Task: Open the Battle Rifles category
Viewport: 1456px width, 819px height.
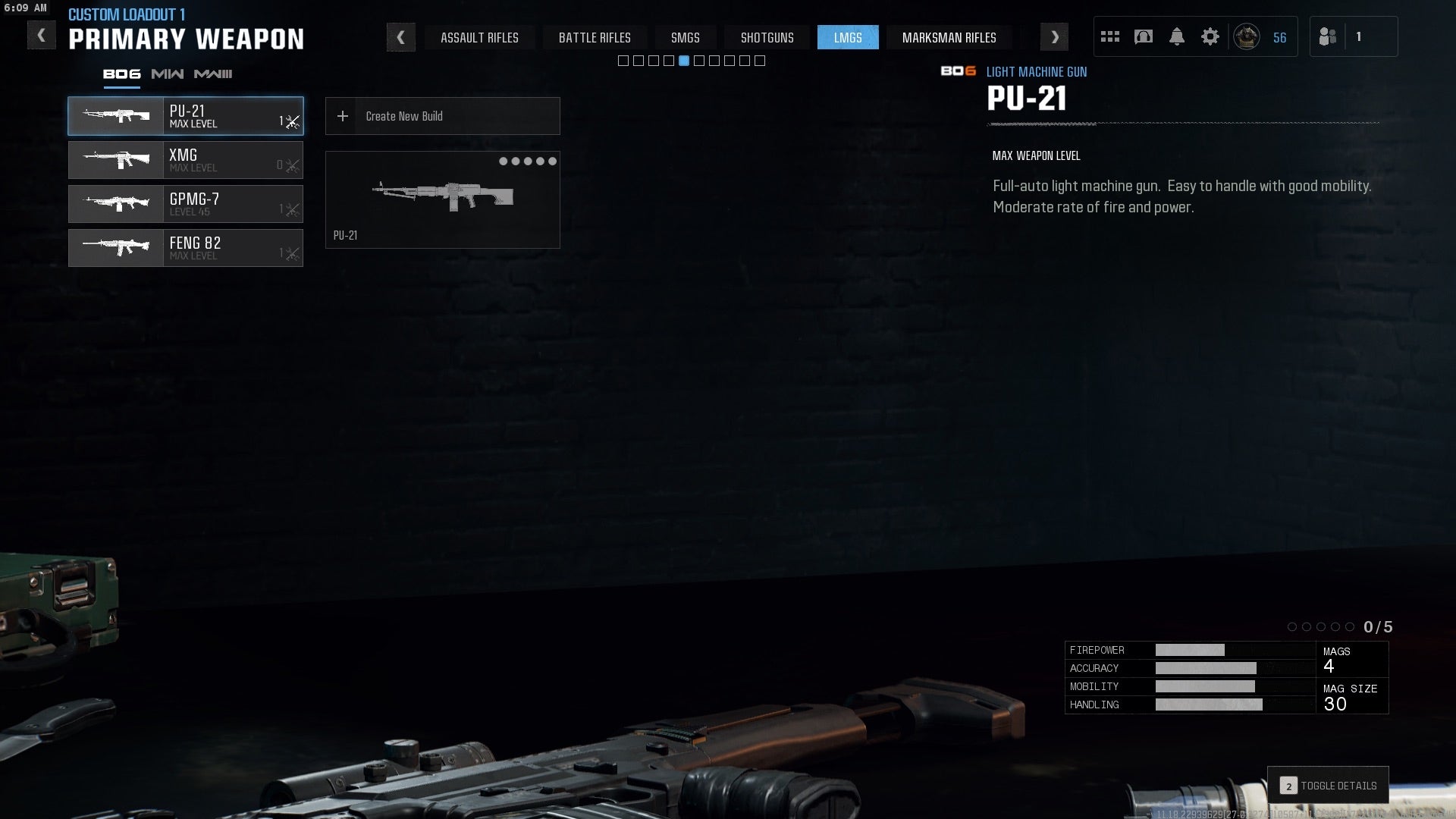Action: click(595, 37)
